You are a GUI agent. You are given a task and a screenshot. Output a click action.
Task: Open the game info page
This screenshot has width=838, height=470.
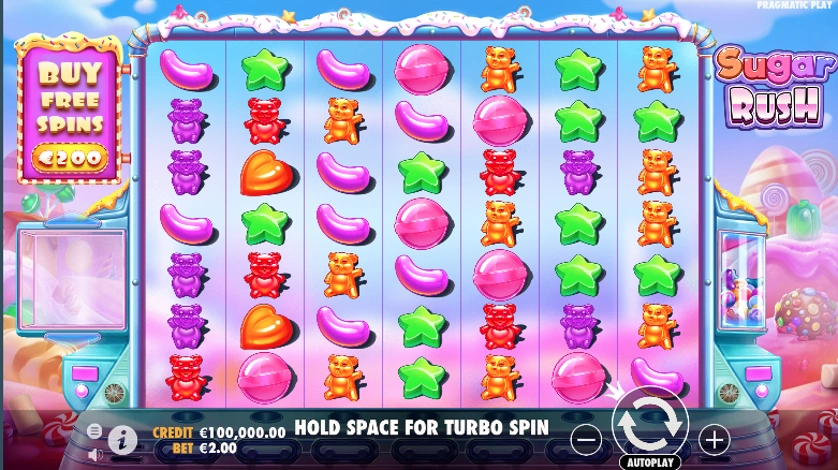122,439
